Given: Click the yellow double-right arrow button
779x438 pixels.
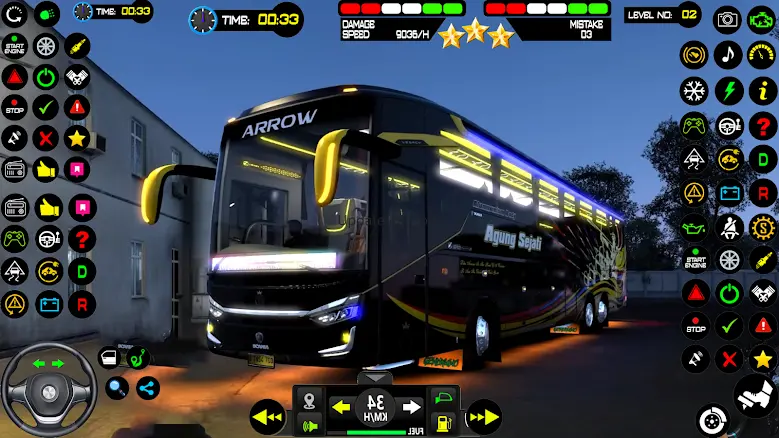Looking at the screenshot, I should tap(484, 415).
